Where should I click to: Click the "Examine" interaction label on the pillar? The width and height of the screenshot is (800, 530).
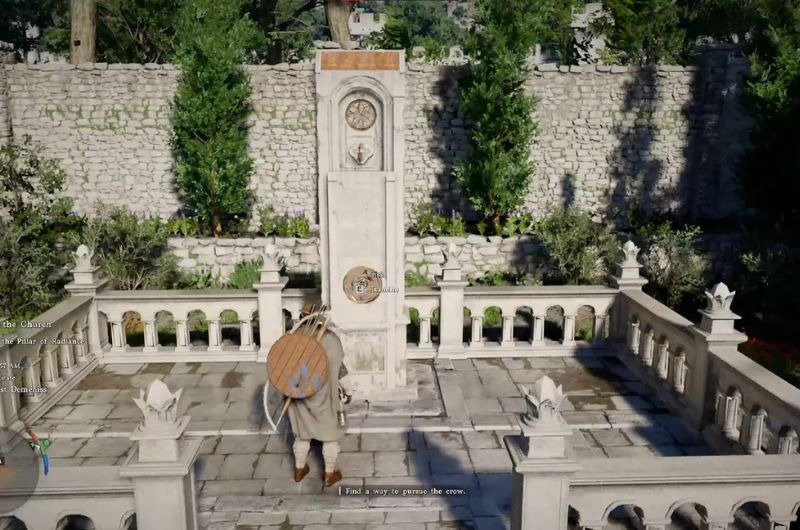point(381,289)
